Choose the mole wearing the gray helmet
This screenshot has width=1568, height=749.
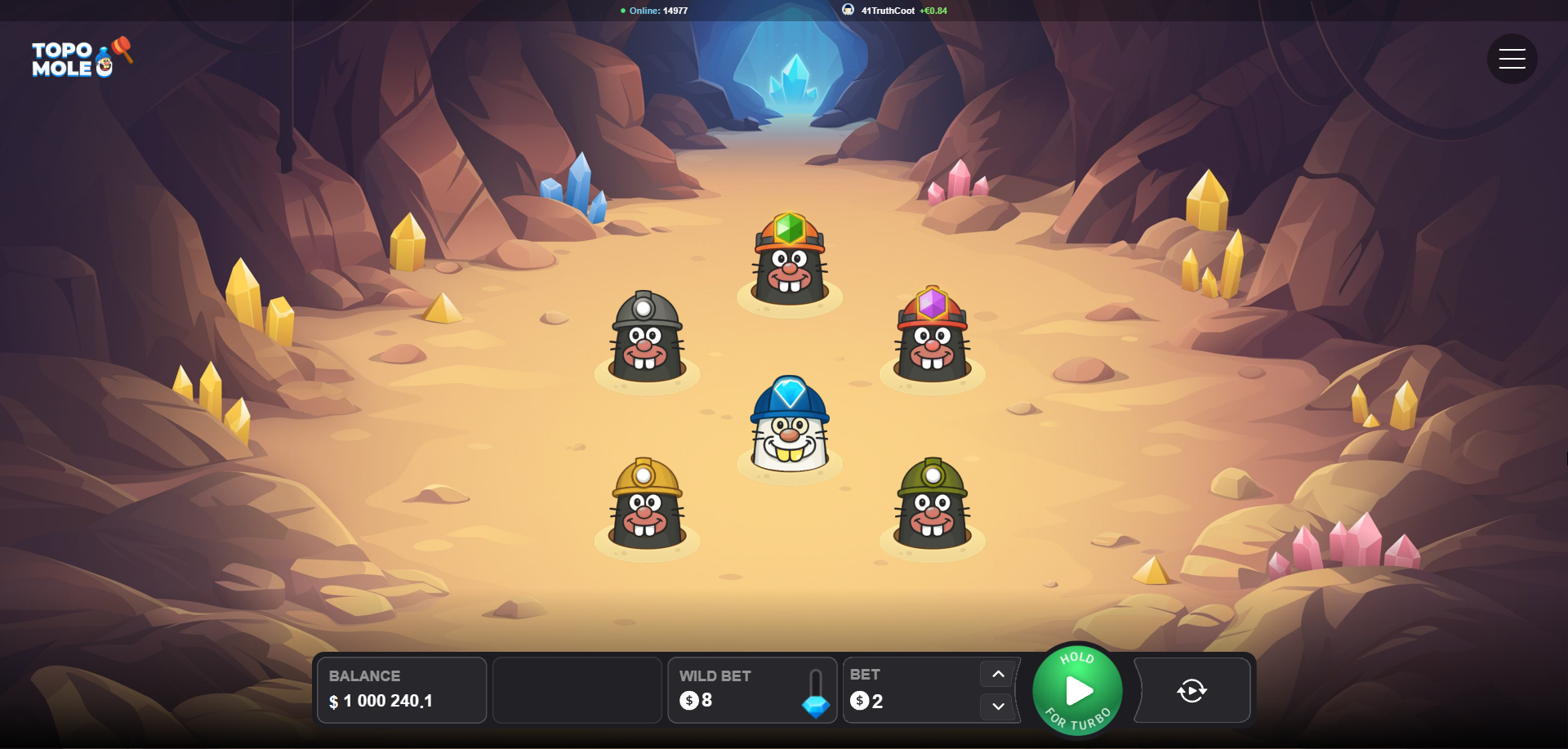pos(646,339)
